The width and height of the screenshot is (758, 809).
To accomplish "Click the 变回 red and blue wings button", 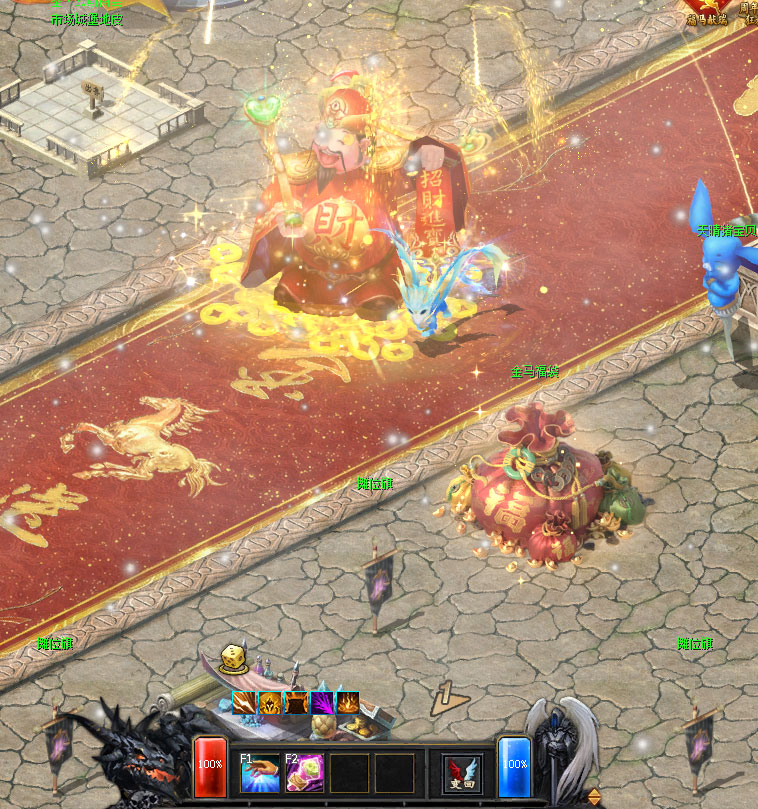I will pos(462,773).
